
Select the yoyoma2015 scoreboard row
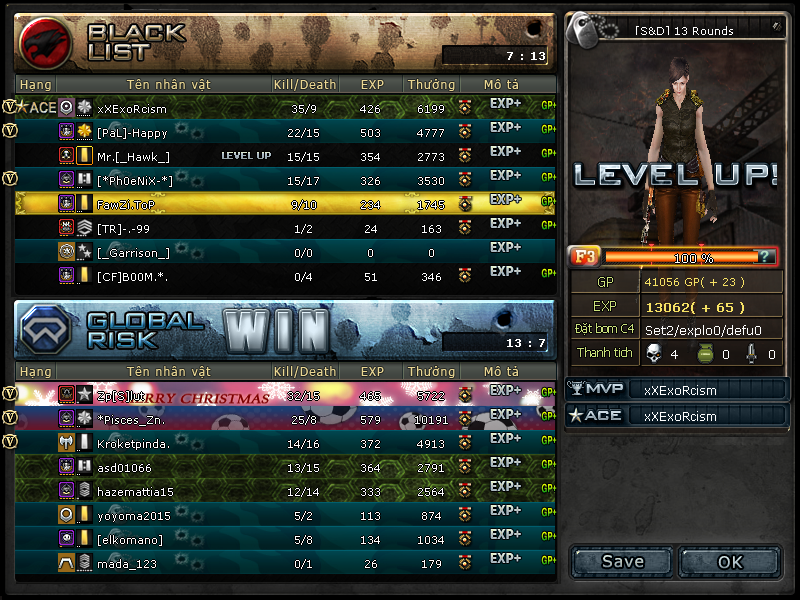pos(133,515)
